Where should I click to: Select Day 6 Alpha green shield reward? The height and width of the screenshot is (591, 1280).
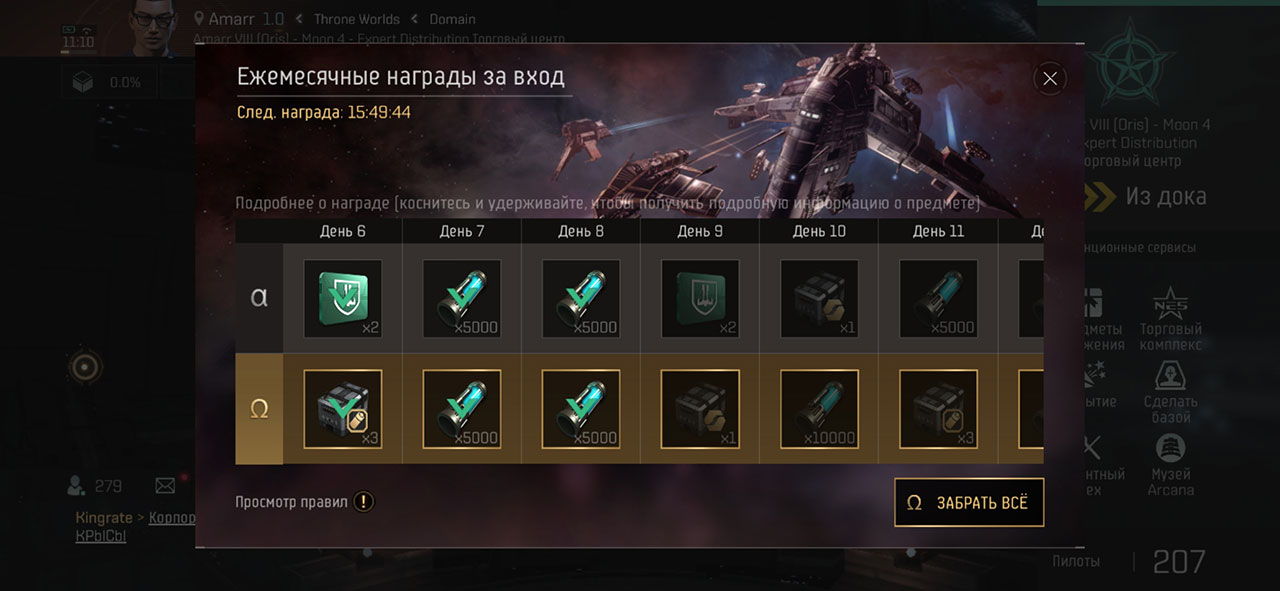(343, 298)
